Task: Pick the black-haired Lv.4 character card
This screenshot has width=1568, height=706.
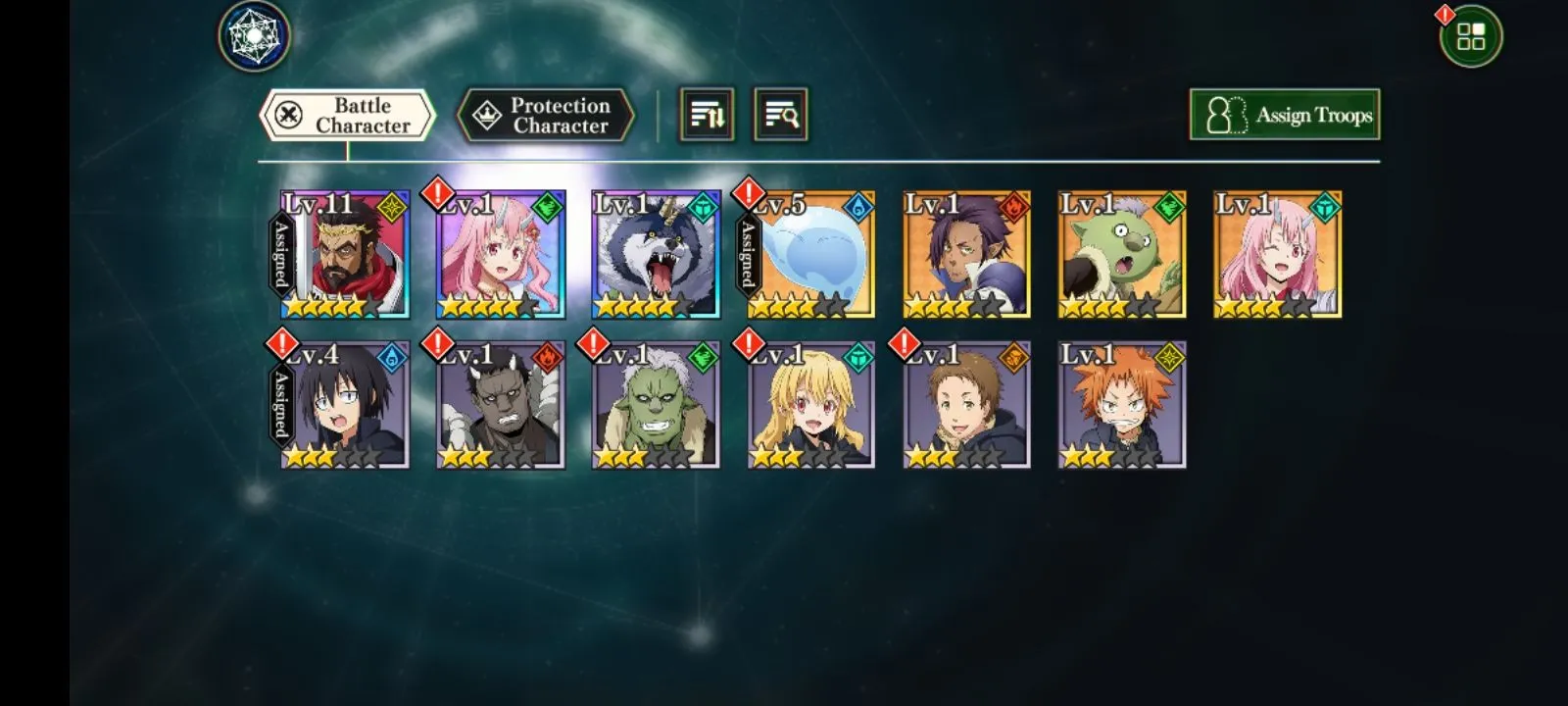Action: (345, 405)
